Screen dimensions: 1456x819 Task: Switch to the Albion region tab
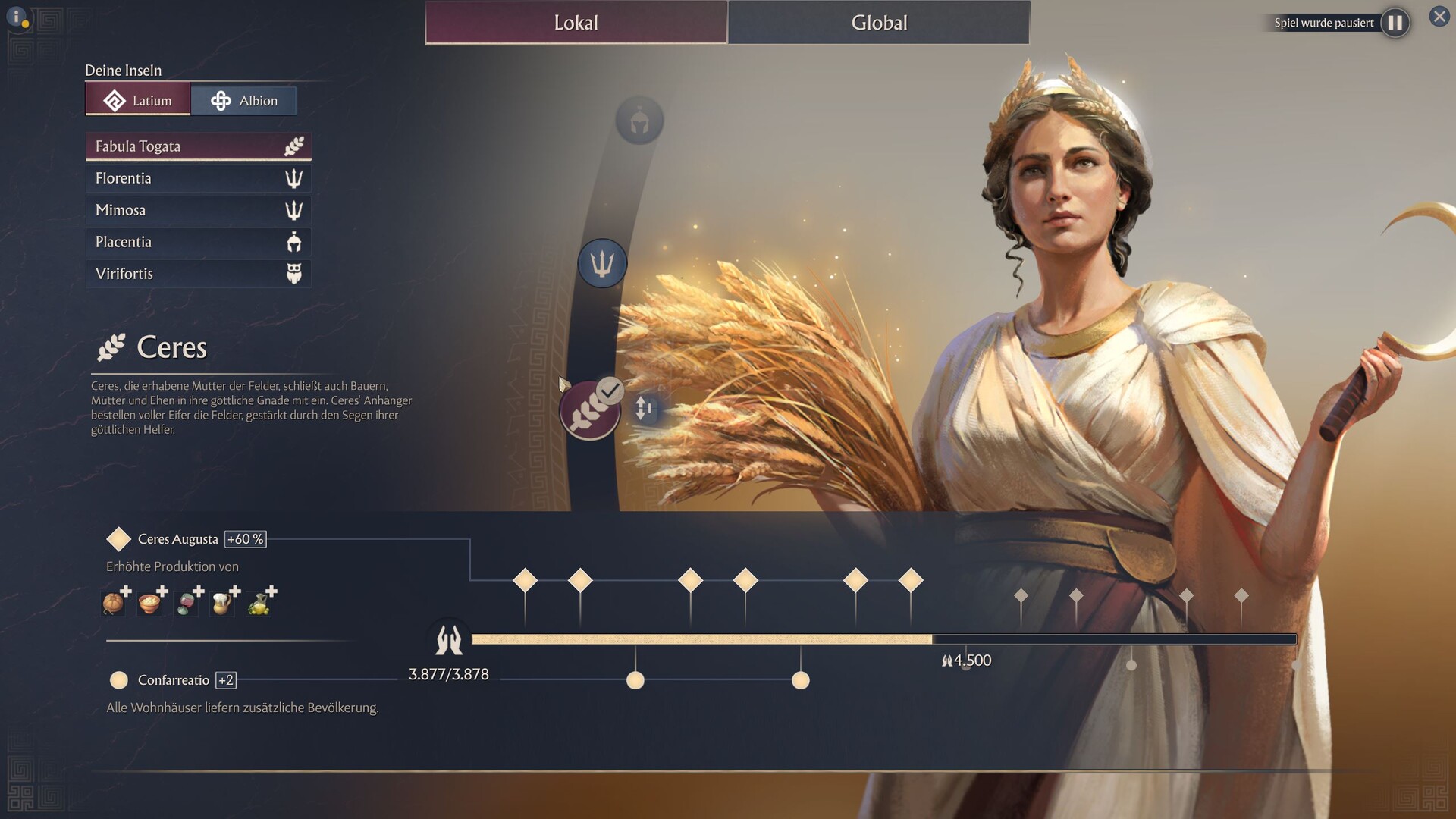click(243, 101)
